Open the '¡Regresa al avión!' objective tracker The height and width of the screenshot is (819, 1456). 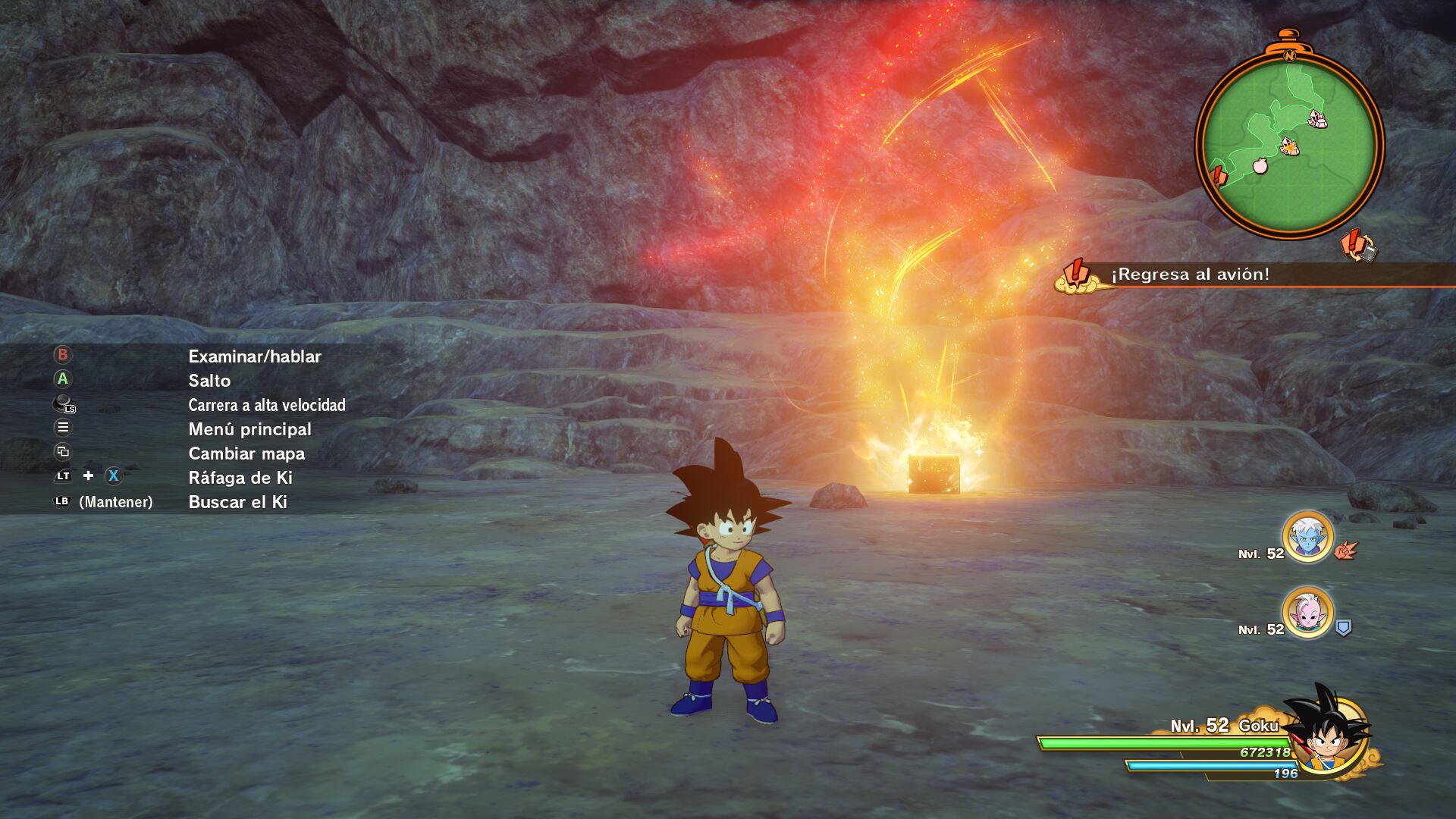point(1191,275)
